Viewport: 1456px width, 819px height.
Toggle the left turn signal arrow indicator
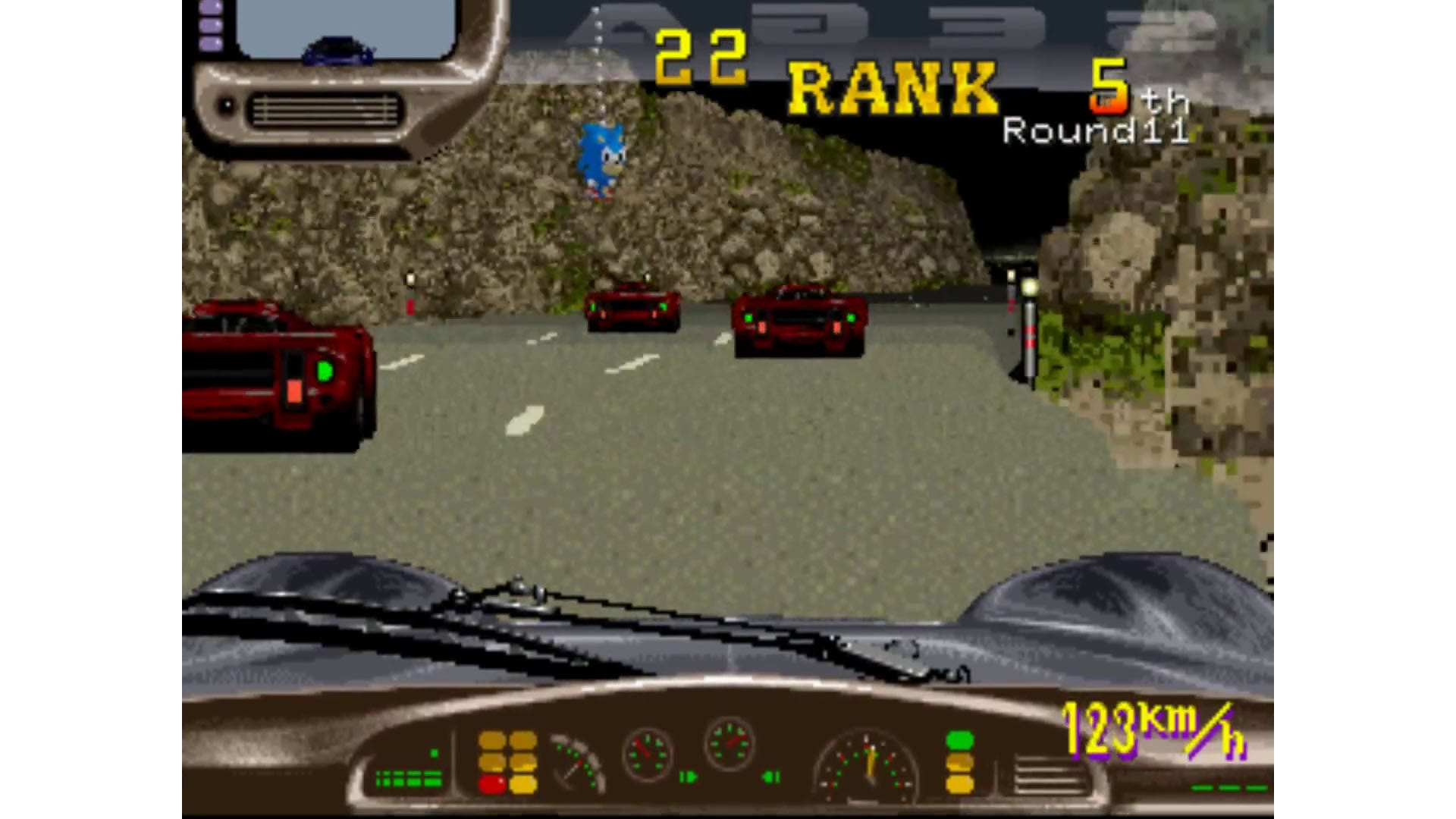pos(771,776)
